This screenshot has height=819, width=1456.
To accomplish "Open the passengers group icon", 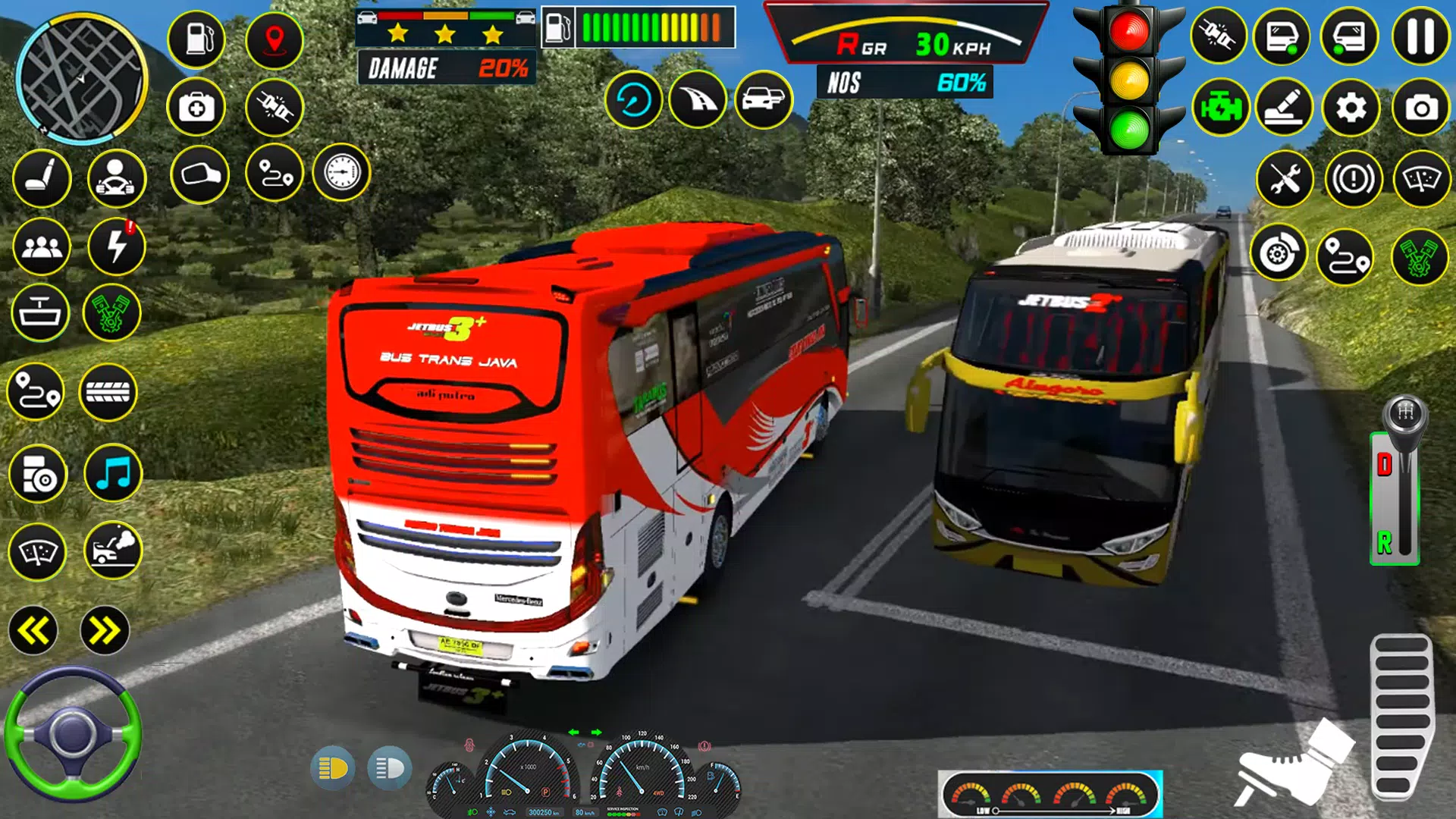I will 42,246.
